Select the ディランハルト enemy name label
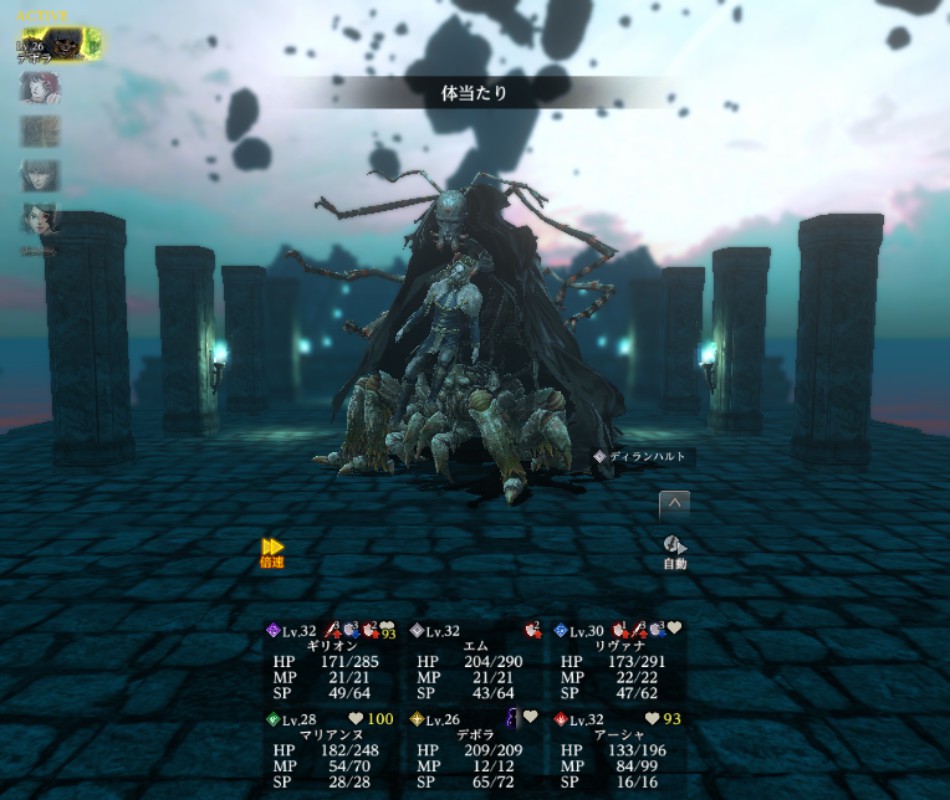 tap(642, 457)
